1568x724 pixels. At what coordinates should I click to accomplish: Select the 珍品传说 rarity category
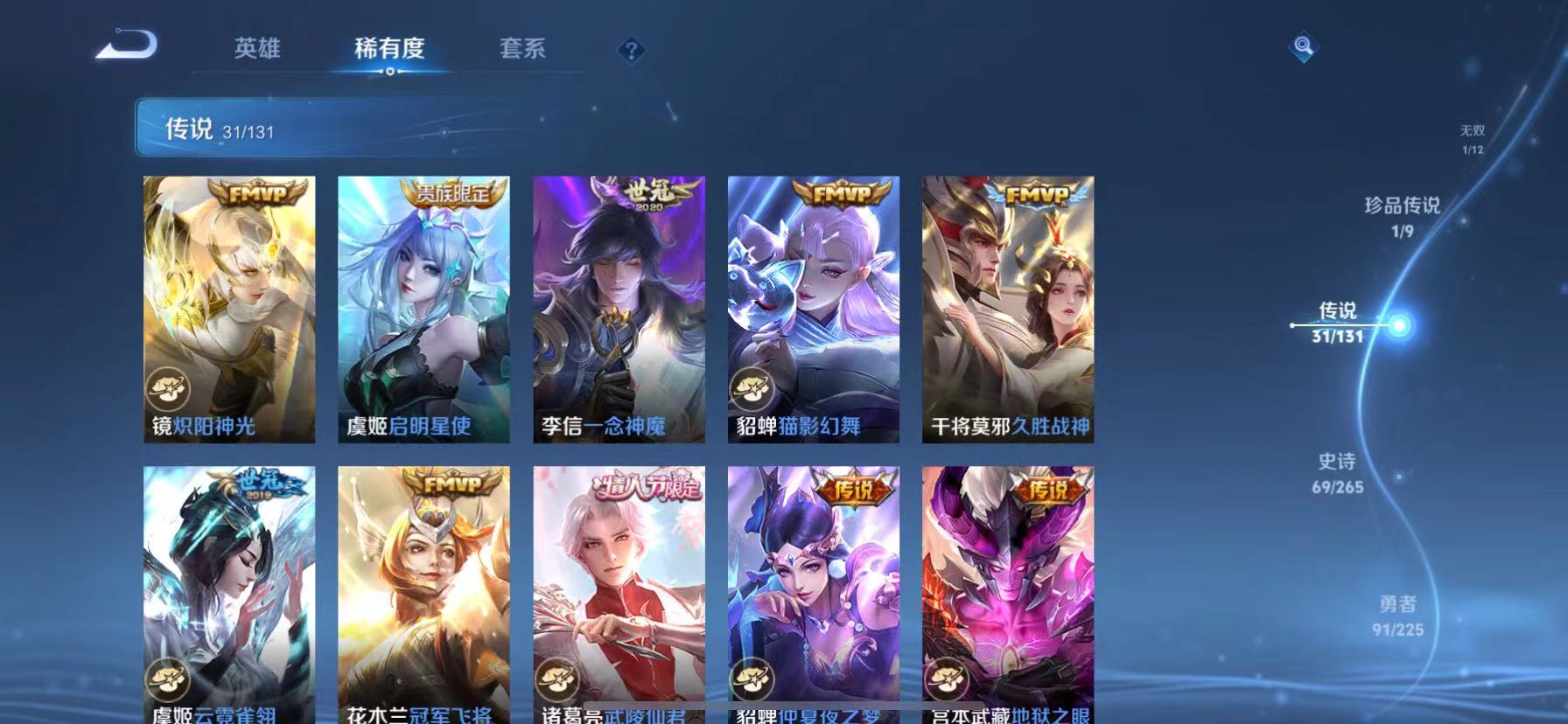pyautogui.click(x=1404, y=210)
